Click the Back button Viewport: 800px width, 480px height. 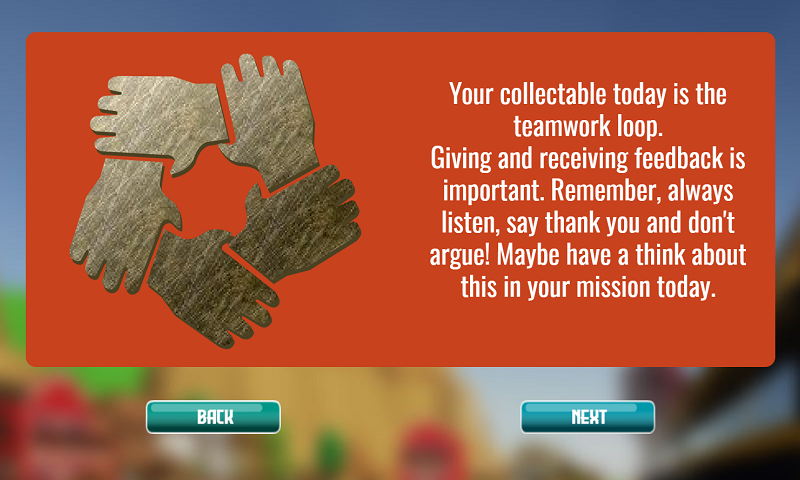213,417
